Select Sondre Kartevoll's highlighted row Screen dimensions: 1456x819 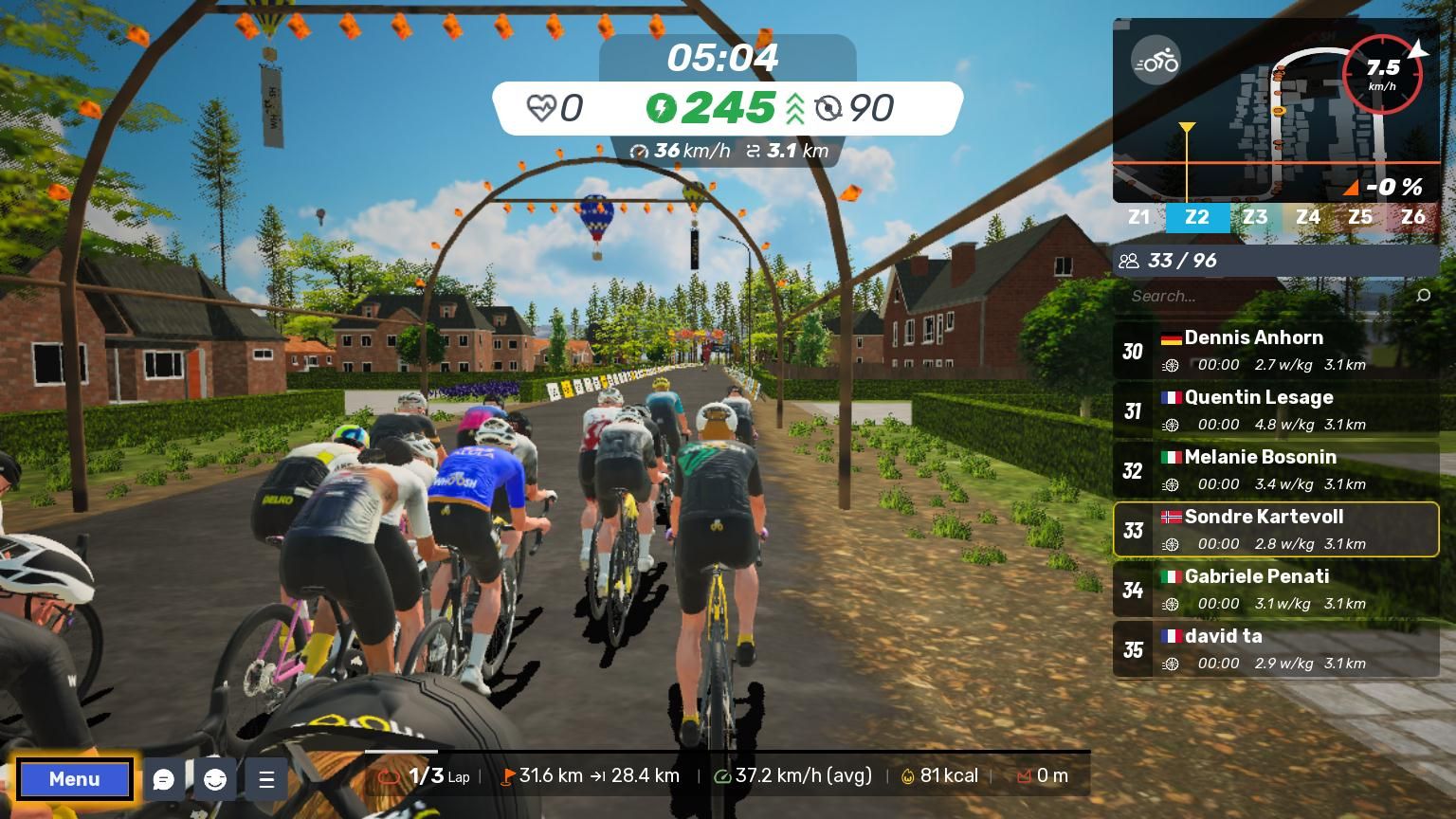click(1276, 530)
